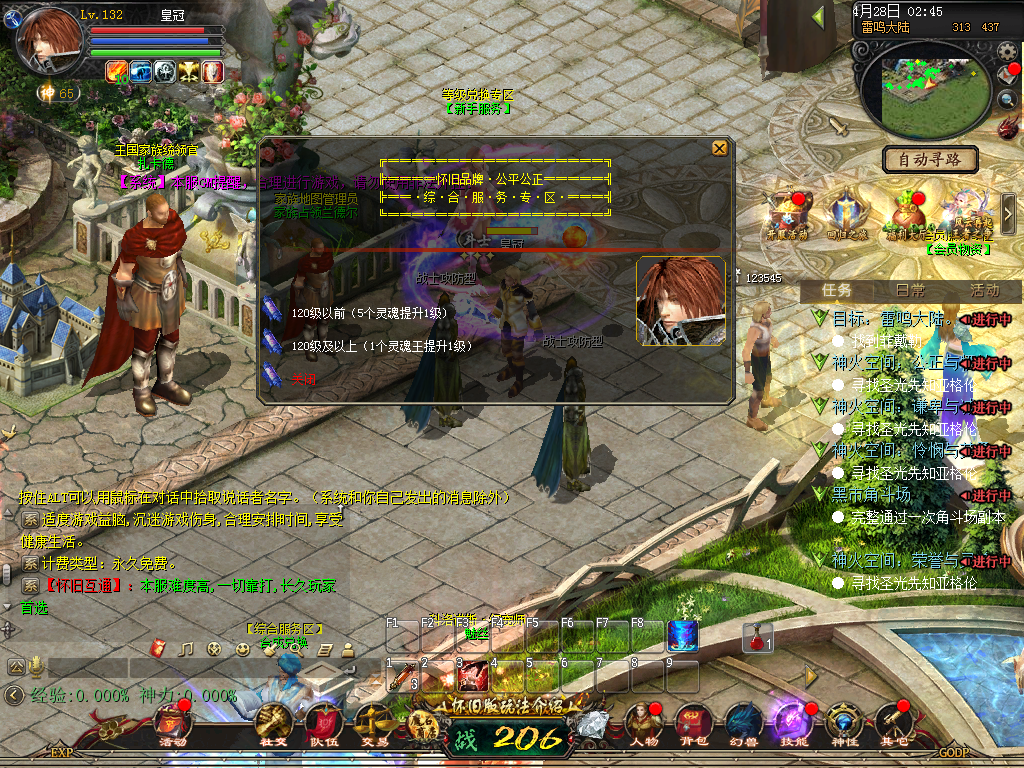This screenshot has width=1024, height=768.
Task: Switch to the 活动 events tab in the quest panel
Action: 984,290
